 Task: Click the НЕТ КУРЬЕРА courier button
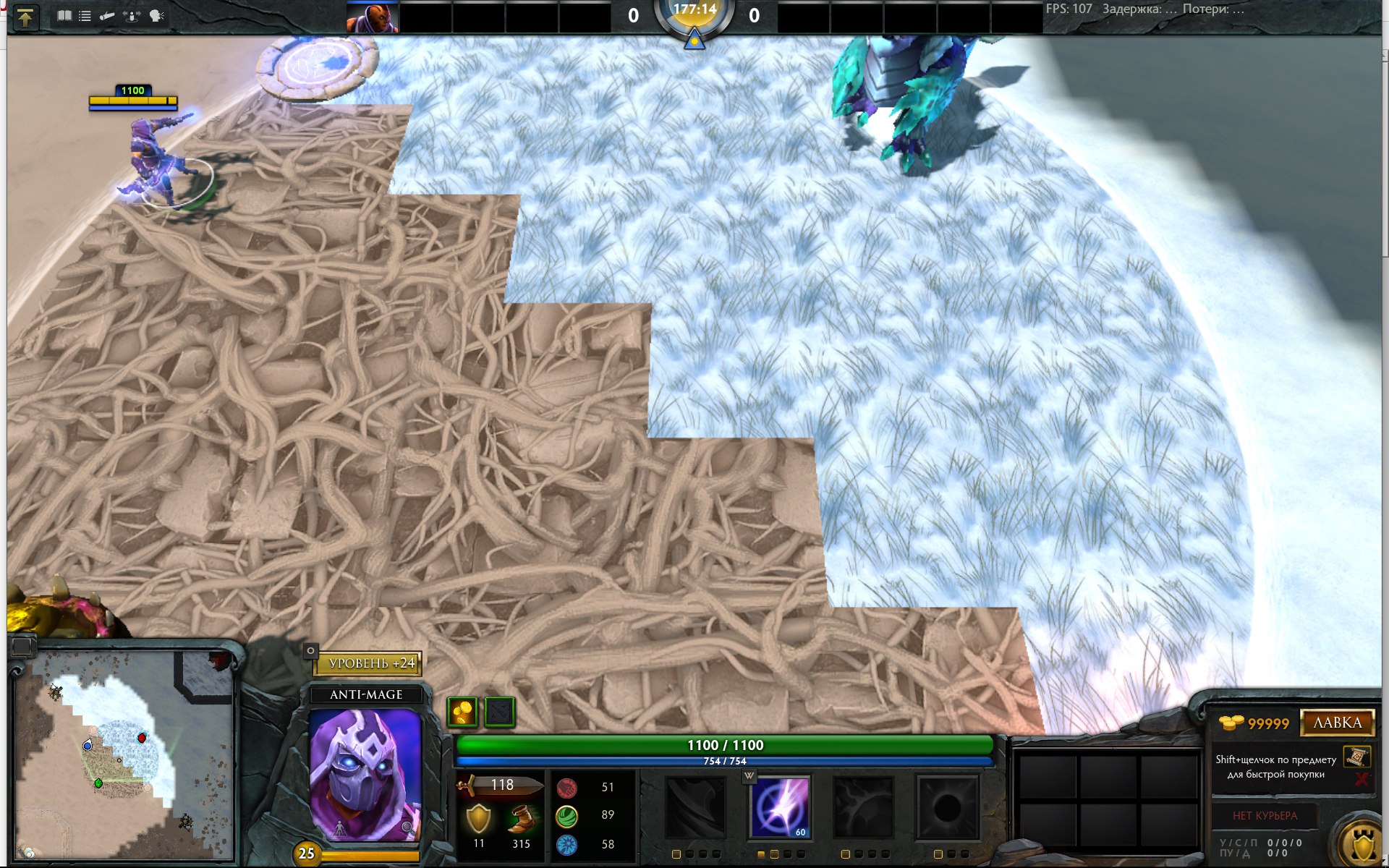tap(1265, 816)
